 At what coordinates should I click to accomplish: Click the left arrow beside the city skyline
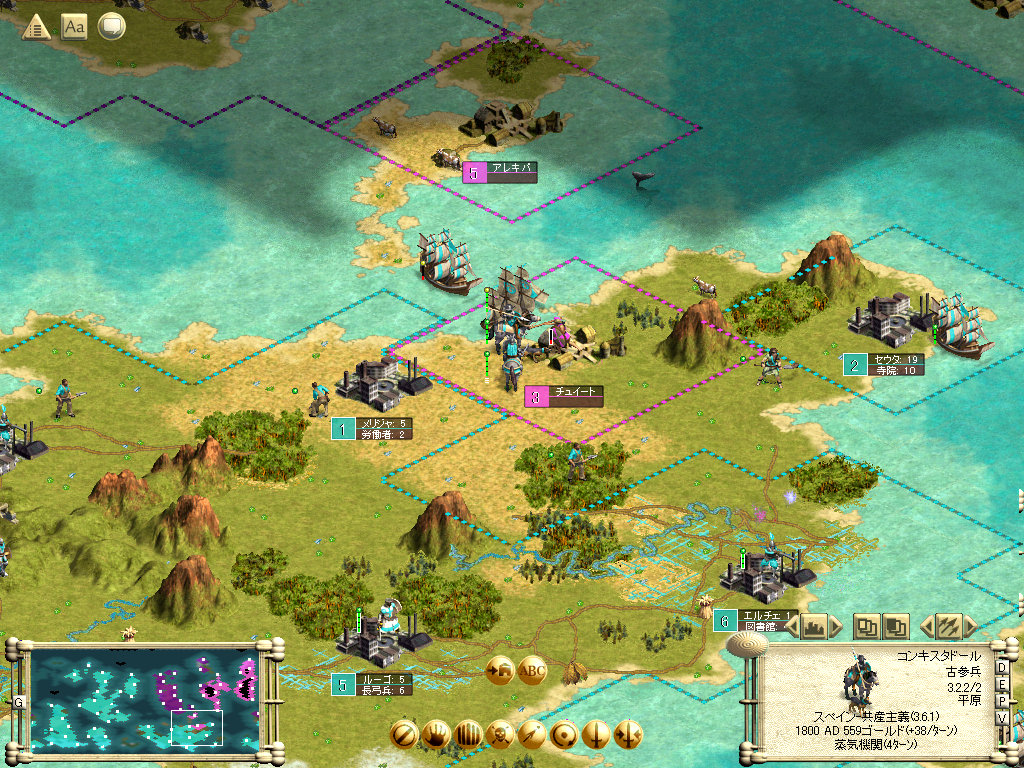pyautogui.click(x=792, y=627)
